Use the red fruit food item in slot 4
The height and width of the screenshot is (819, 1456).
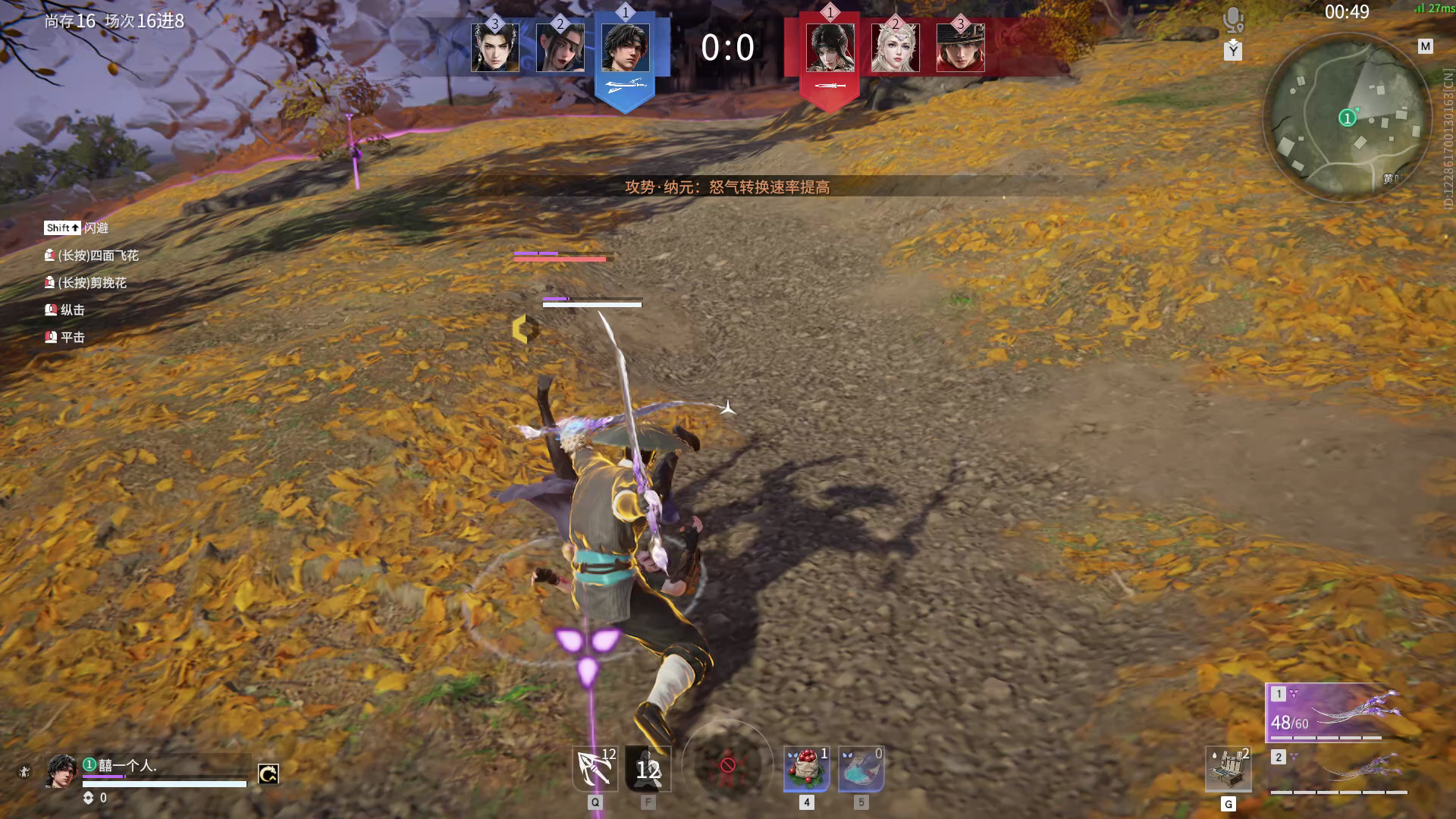[x=808, y=770]
